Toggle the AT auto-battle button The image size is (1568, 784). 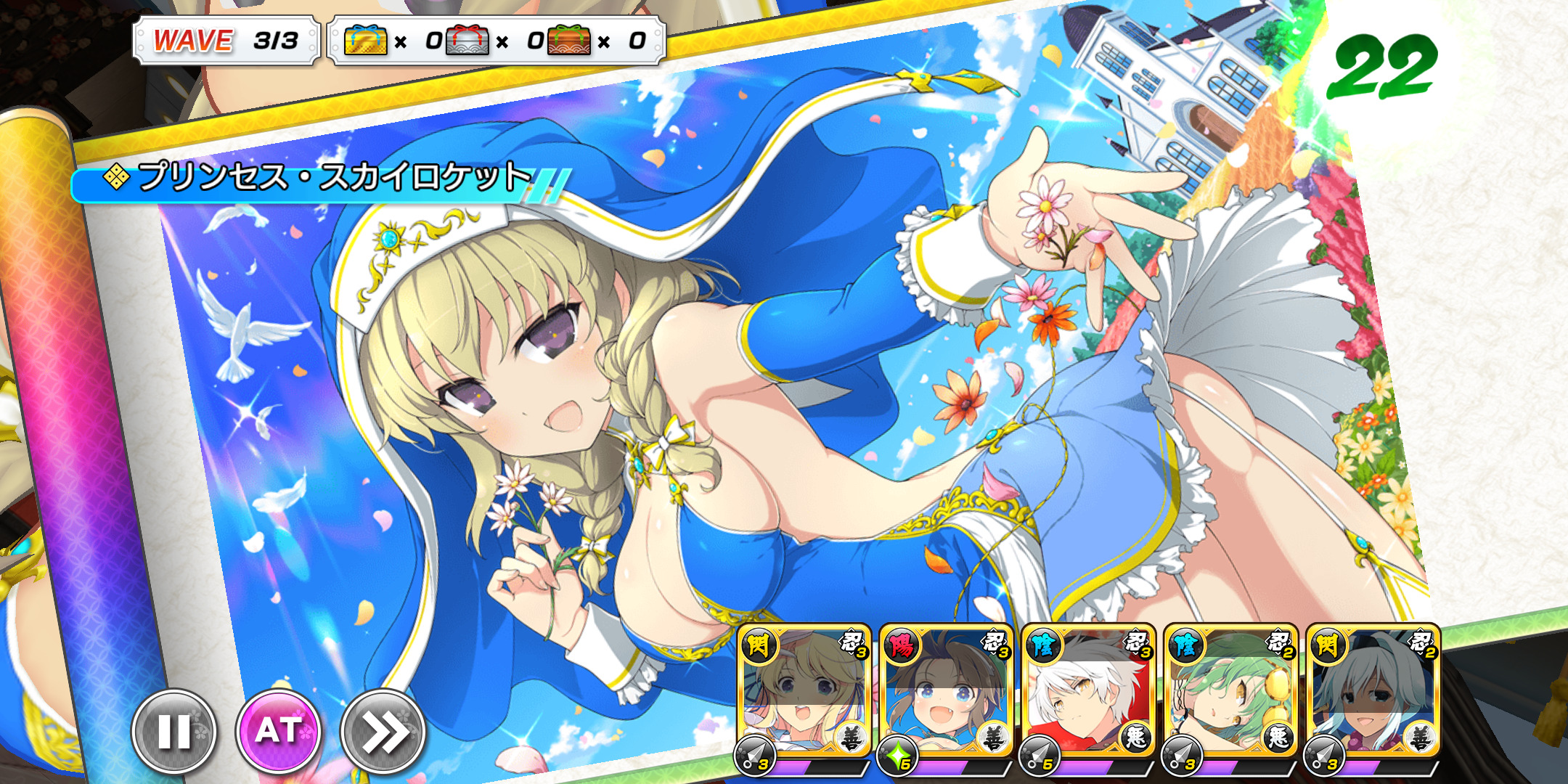(278, 730)
